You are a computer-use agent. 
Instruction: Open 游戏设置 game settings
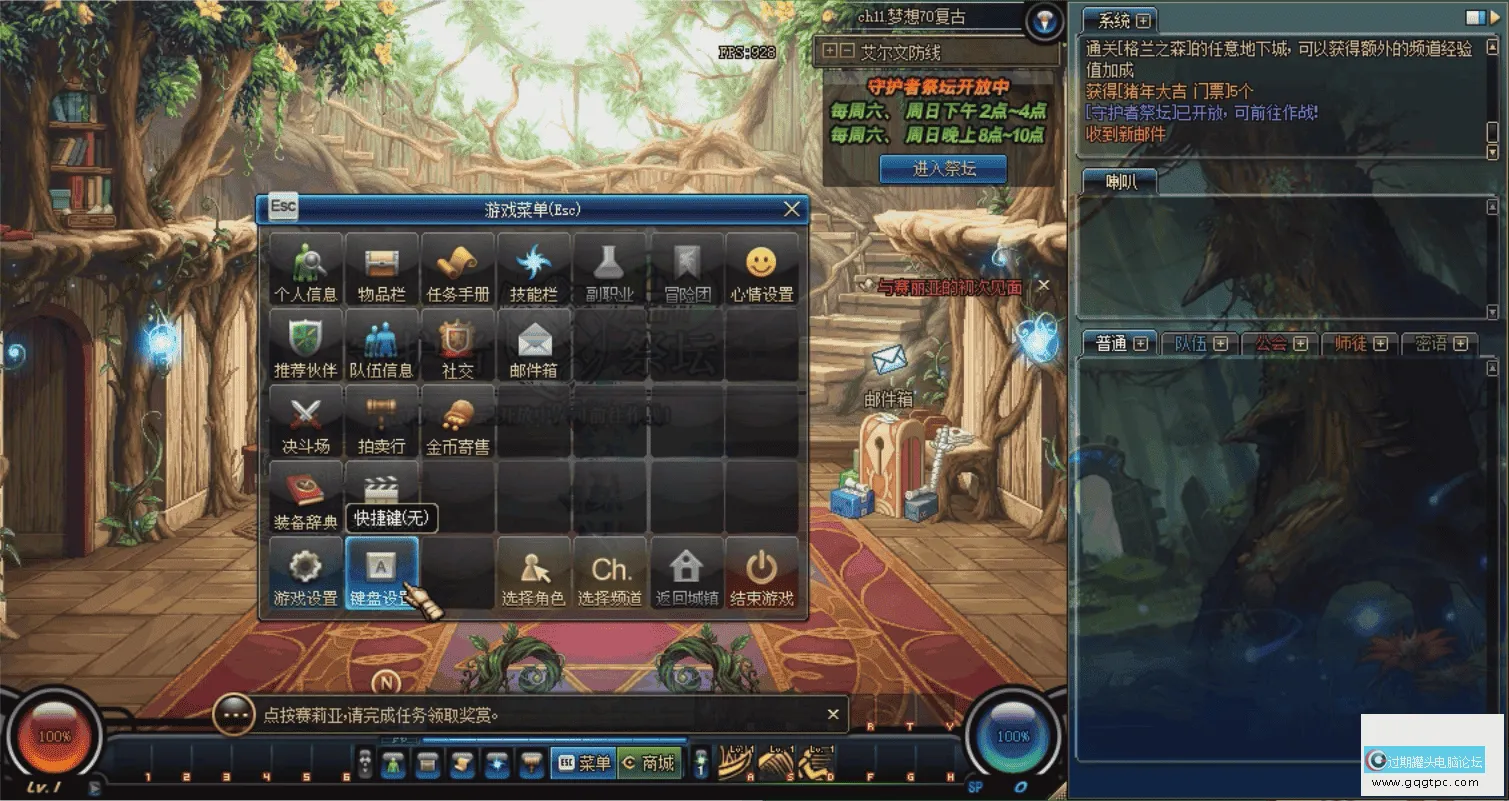tap(305, 574)
